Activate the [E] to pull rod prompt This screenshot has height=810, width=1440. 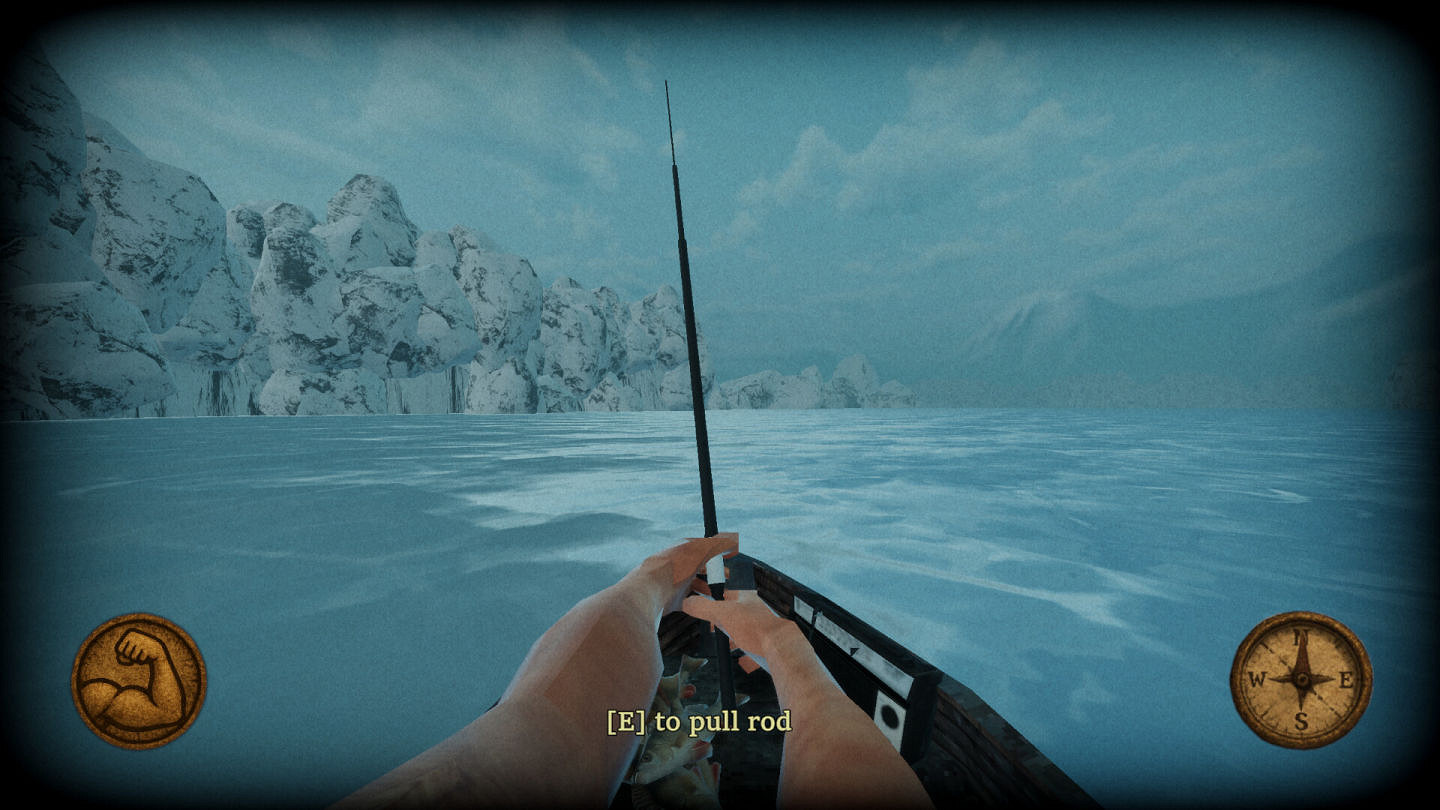pyautogui.click(x=700, y=721)
